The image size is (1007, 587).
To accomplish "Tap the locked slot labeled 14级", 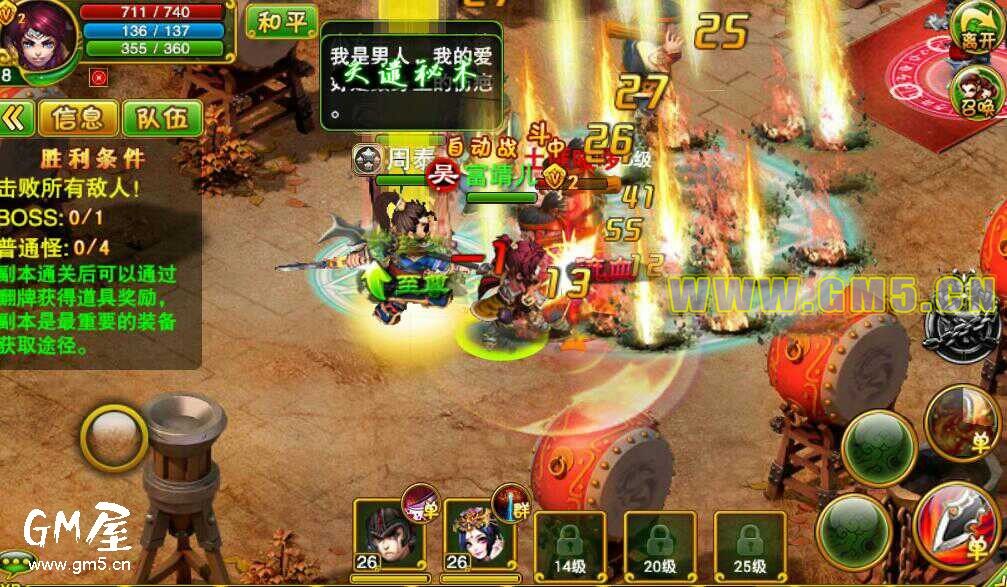I will pyautogui.click(x=569, y=546).
